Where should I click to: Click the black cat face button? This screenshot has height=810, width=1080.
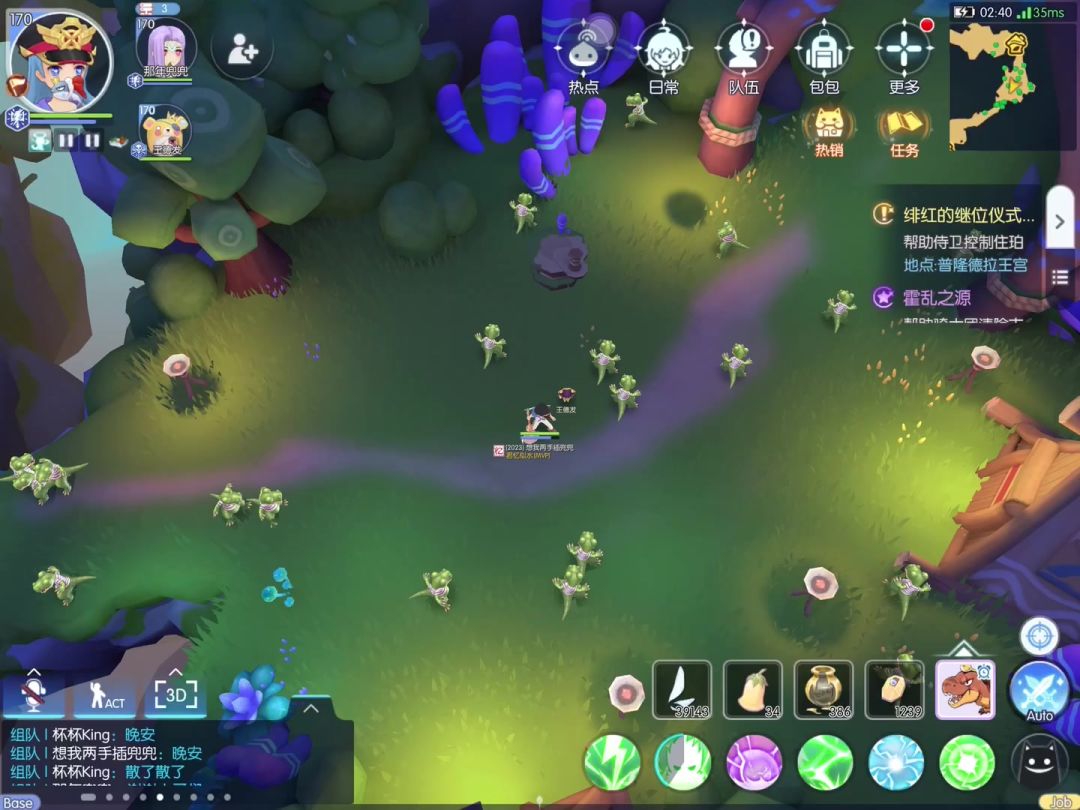click(x=1039, y=762)
